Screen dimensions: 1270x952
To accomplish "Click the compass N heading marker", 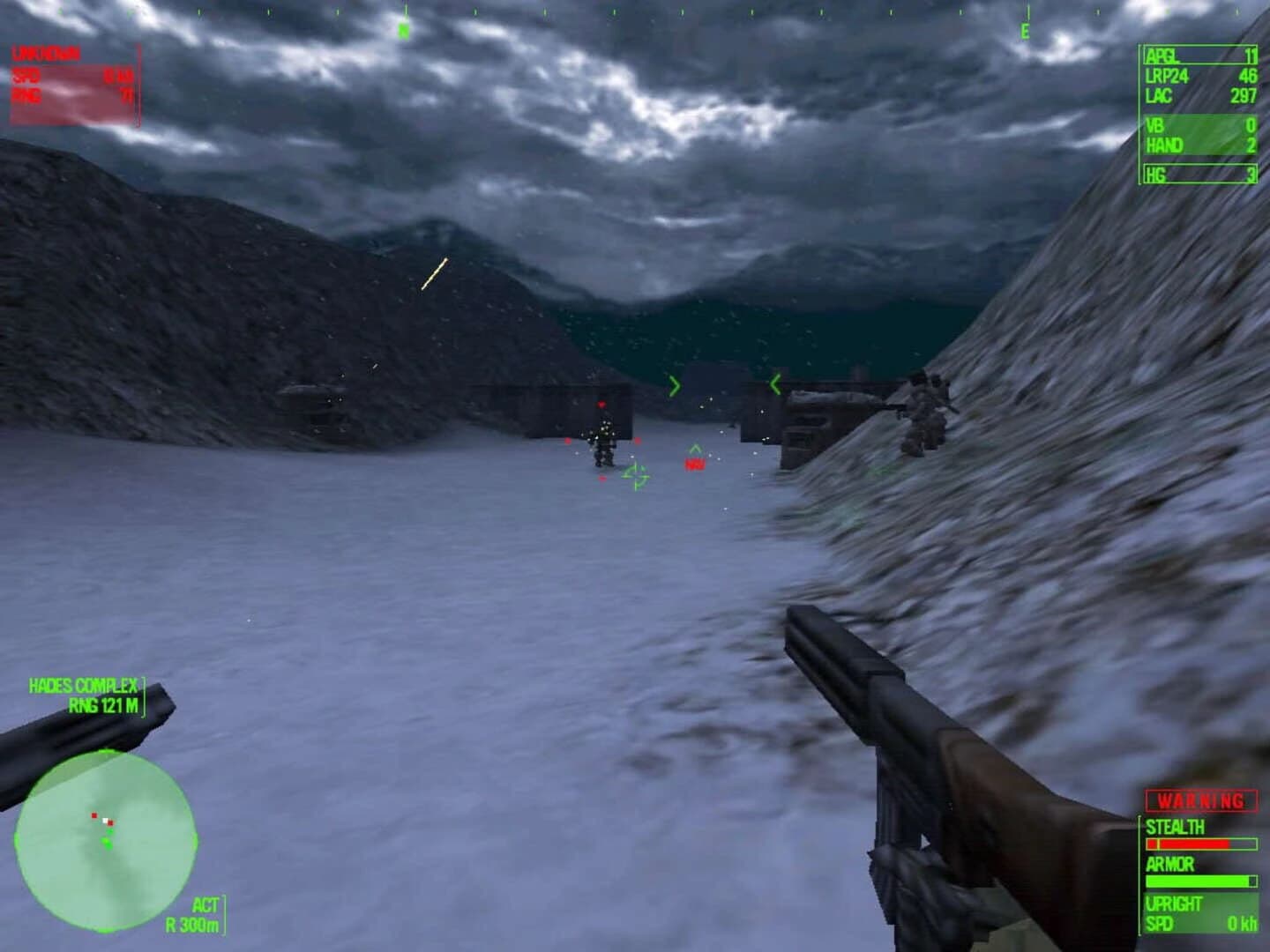I will [404, 29].
